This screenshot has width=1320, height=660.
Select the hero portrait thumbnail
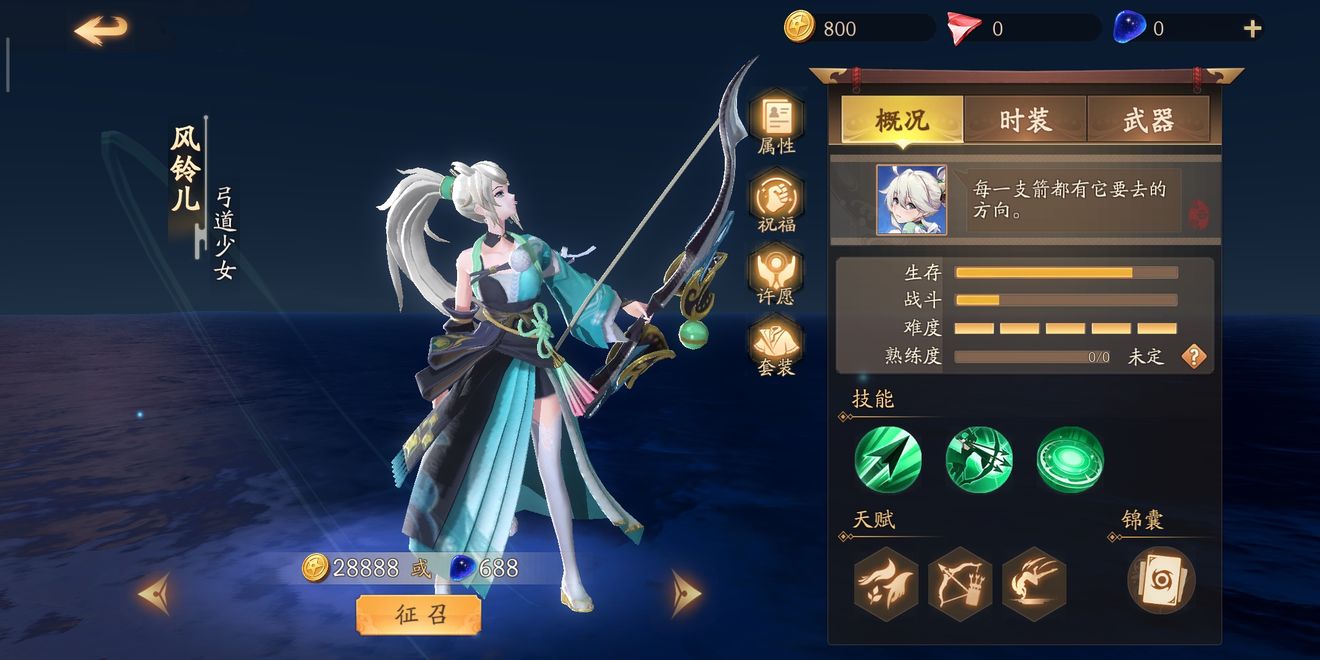point(911,200)
